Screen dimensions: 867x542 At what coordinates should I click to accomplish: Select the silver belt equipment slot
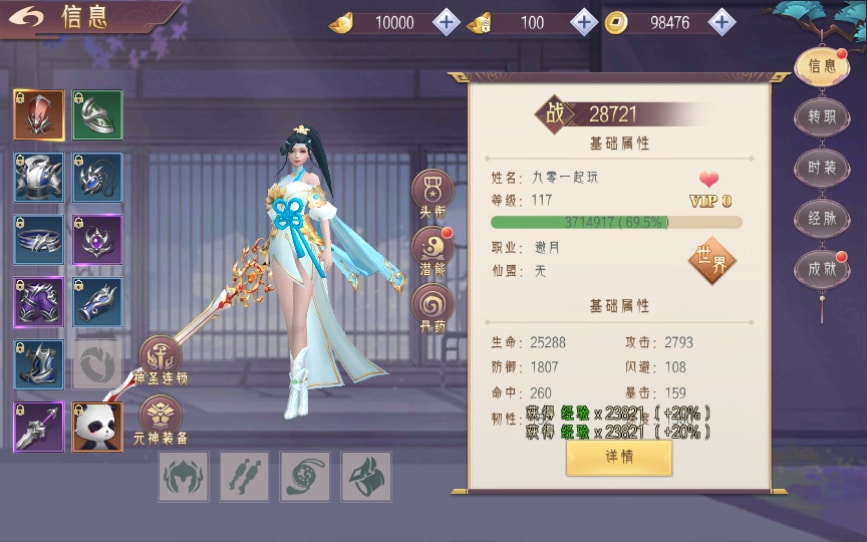[x=39, y=240]
